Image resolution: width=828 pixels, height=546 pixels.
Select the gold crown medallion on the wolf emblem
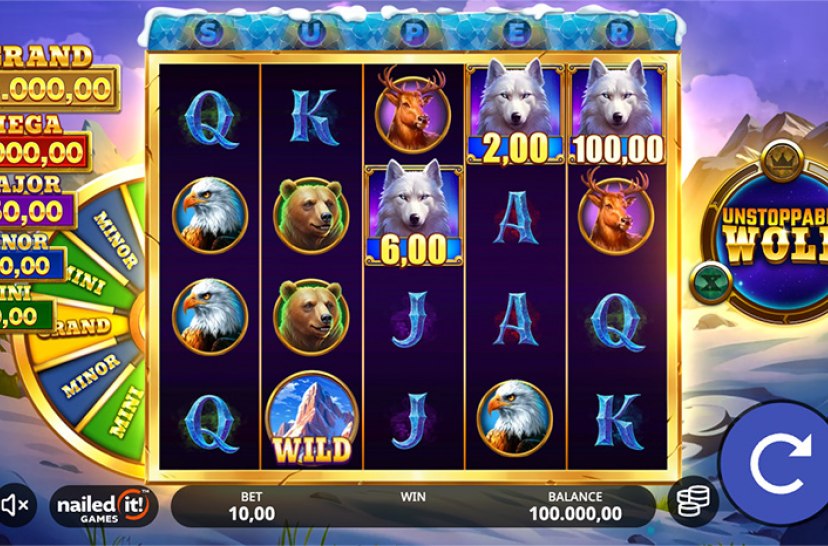coord(777,158)
